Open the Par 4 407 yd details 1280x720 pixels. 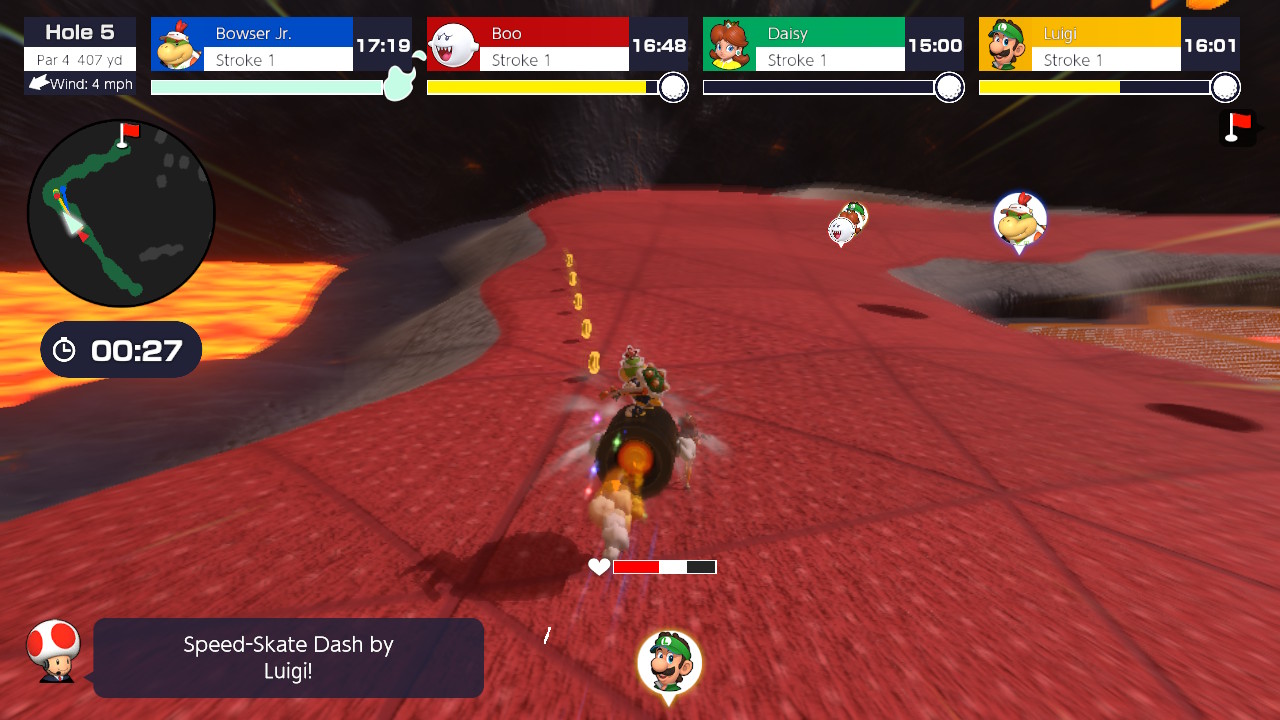[x=79, y=57]
